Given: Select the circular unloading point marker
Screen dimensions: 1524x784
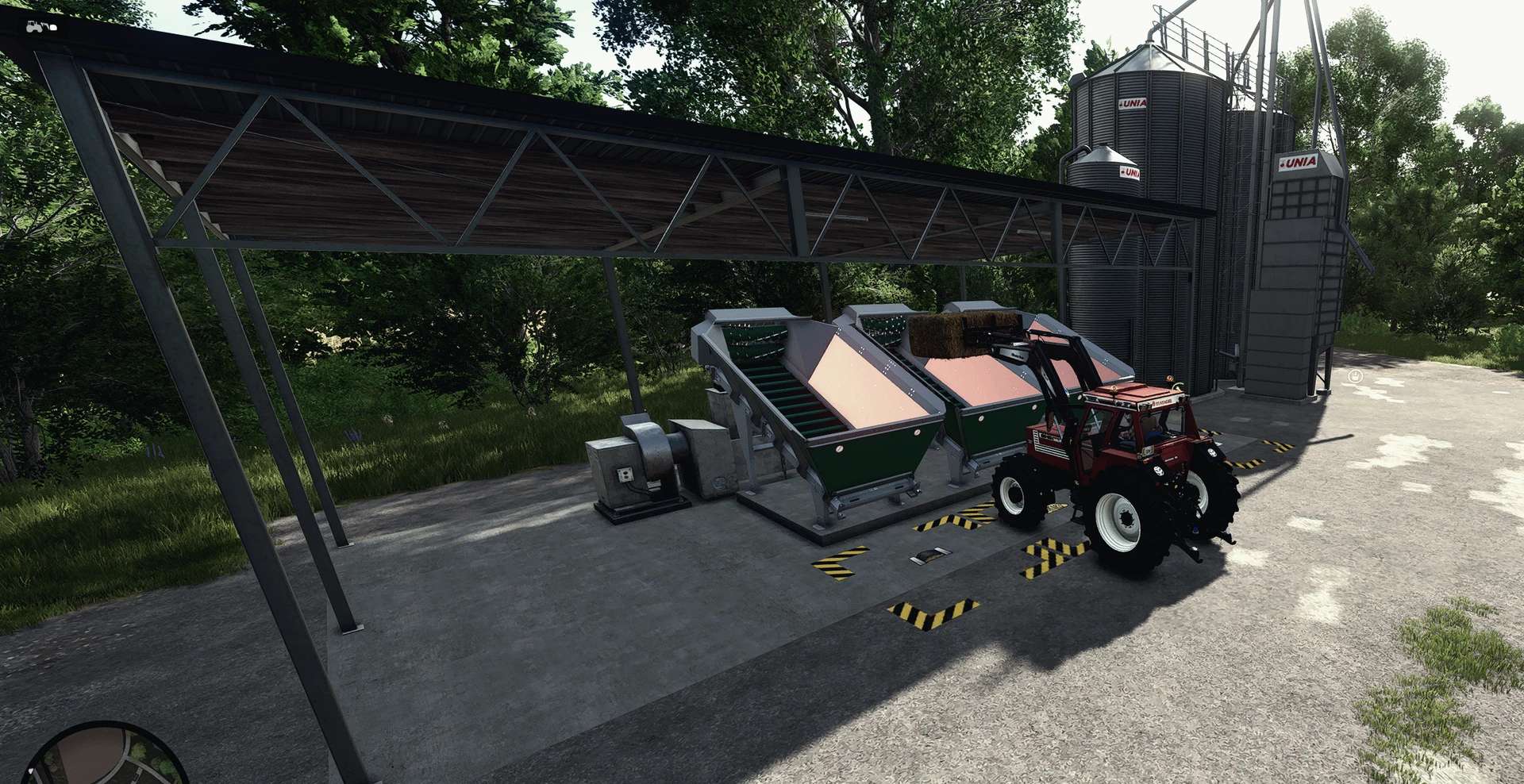Looking at the screenshot, I should (1356, 375).
